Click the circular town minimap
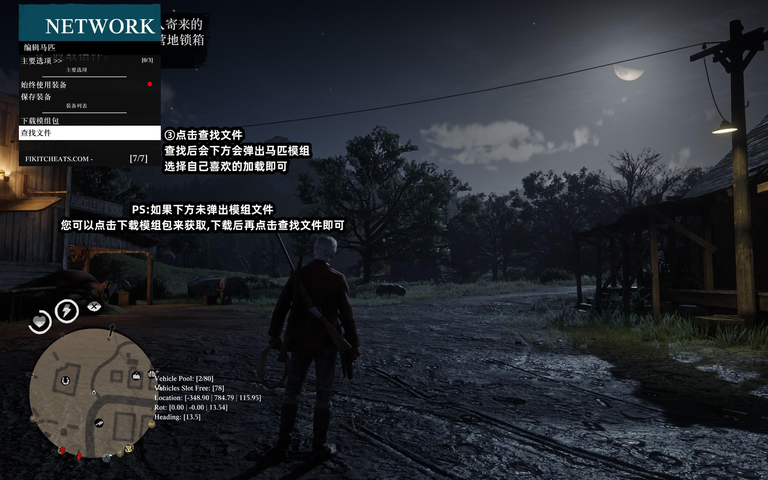768x480 pixels. (92, 394)
